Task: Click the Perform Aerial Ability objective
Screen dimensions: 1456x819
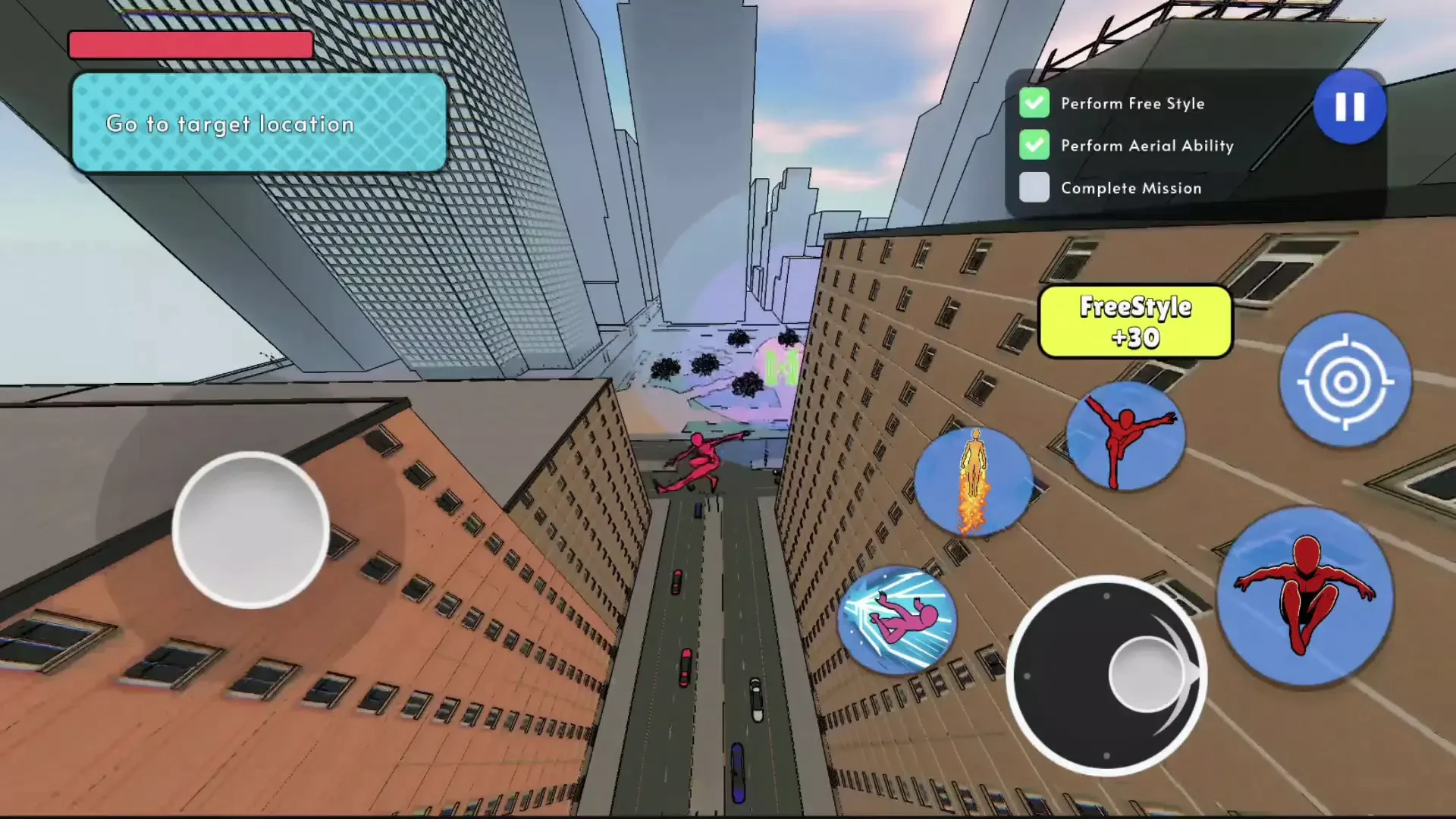Action: [x=1147, y=146]
